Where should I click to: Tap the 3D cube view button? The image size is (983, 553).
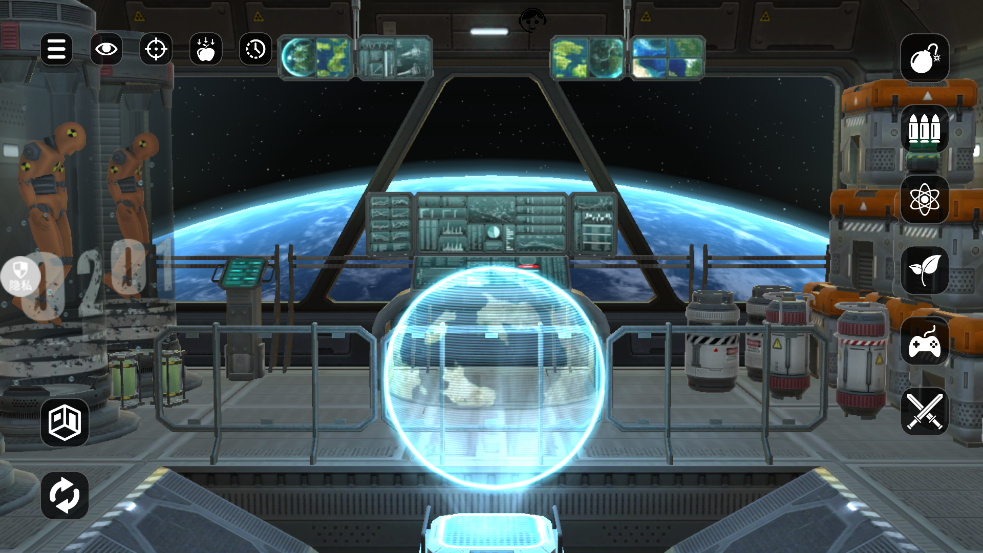(x=65, y=423)
